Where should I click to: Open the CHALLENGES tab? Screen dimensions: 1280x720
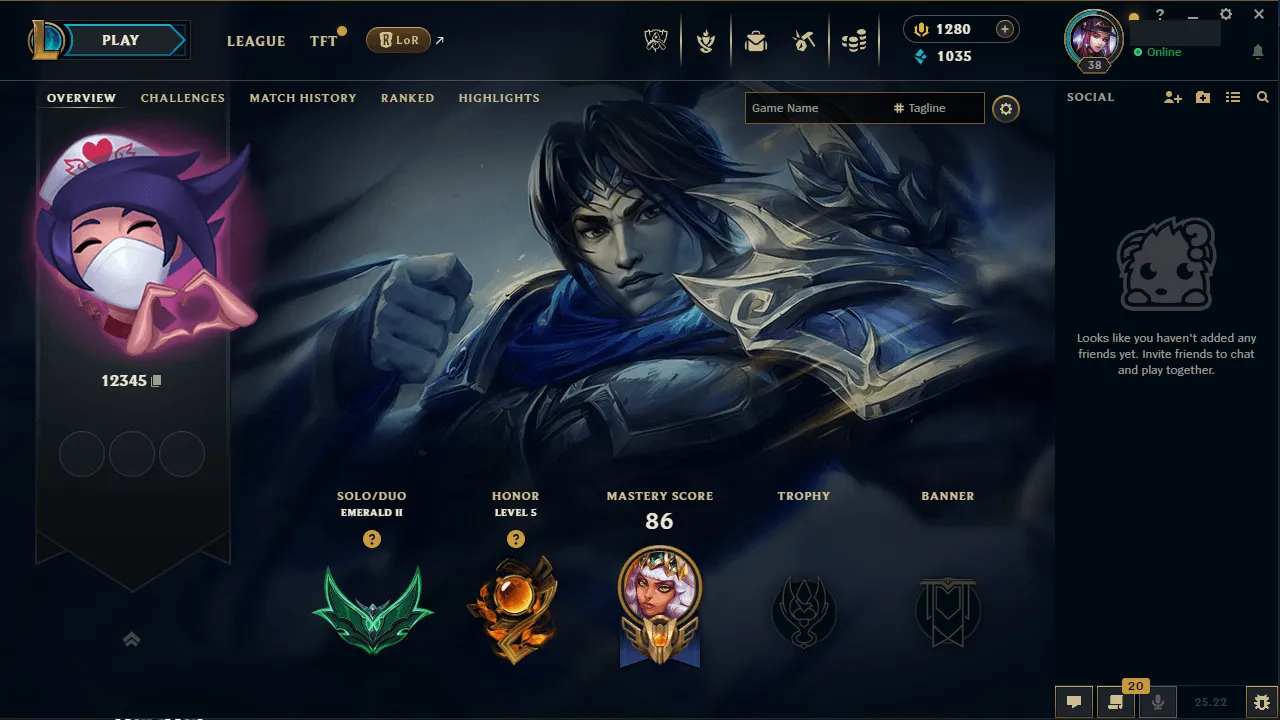coord(182,98)
